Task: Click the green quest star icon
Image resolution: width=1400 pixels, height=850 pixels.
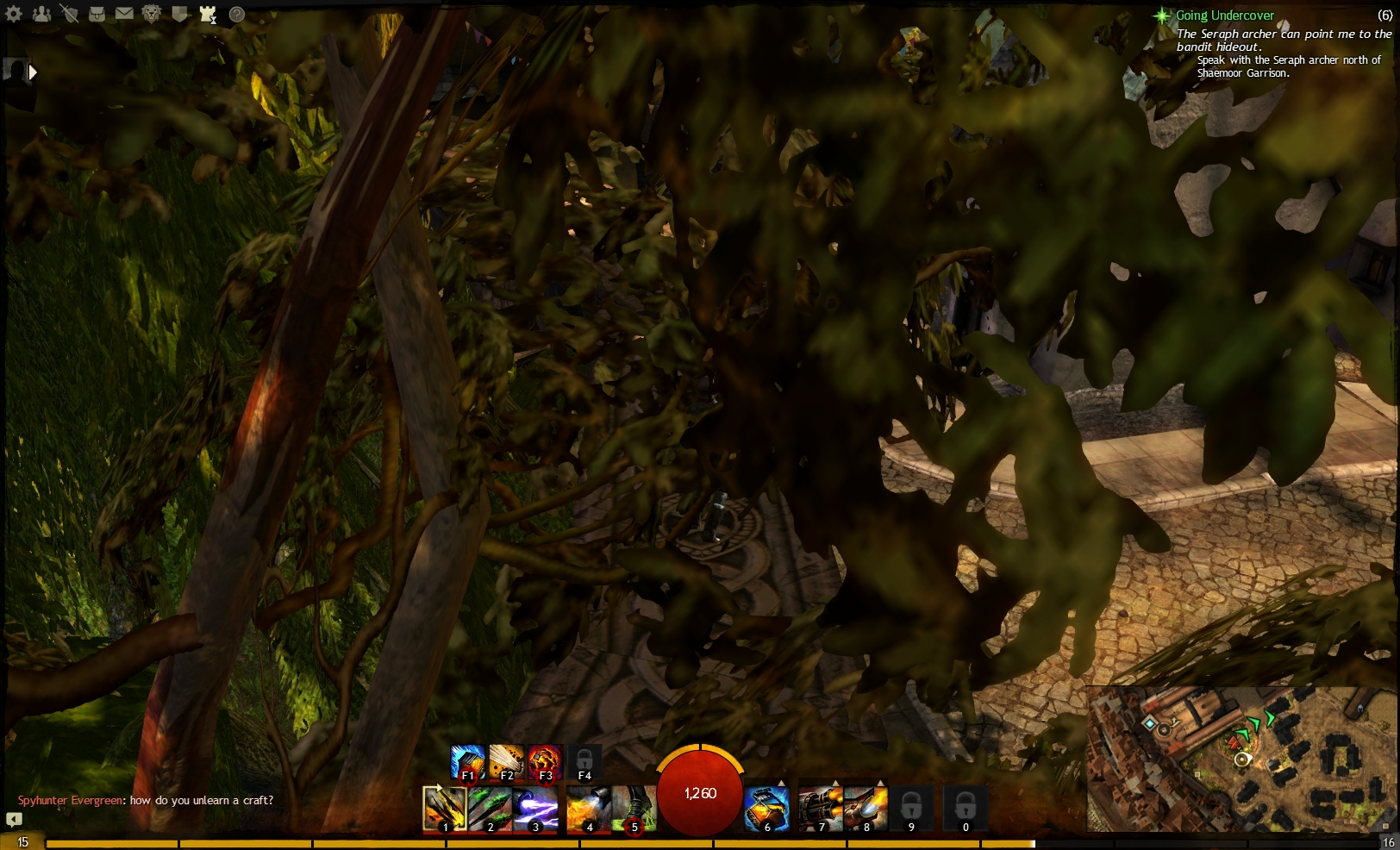Action: pos(1162,15)
